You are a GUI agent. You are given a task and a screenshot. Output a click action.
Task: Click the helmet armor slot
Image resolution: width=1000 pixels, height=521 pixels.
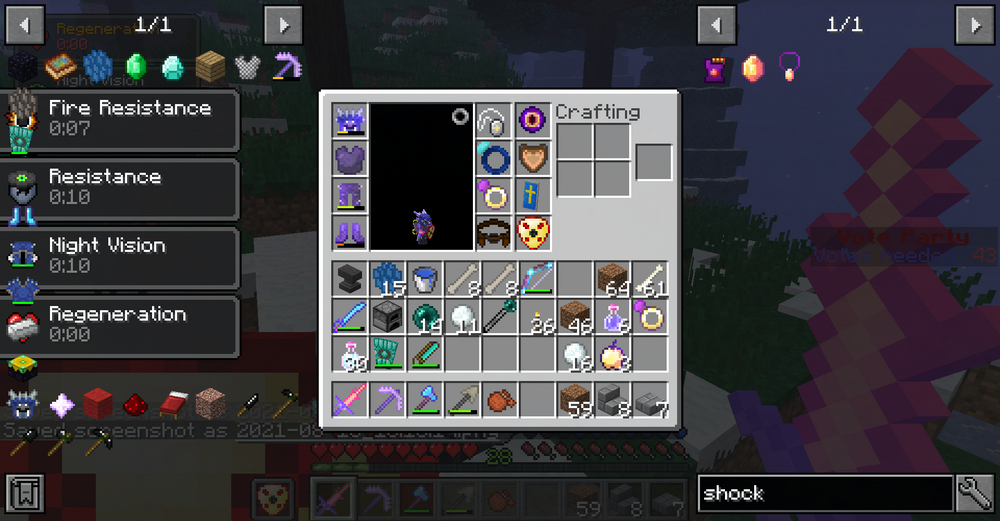tap(350, 122)
